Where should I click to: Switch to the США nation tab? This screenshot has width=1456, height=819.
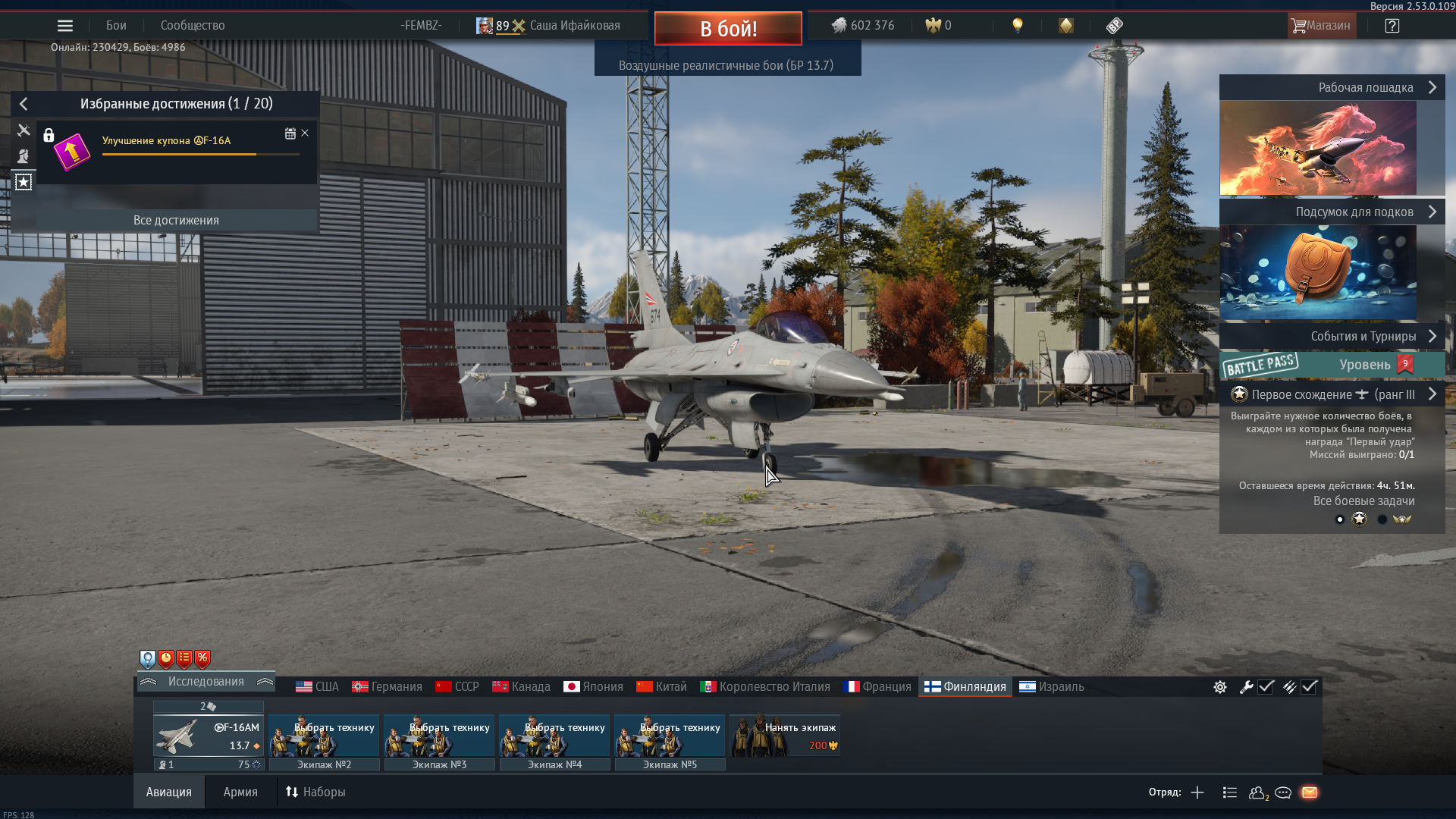(318, 687)
